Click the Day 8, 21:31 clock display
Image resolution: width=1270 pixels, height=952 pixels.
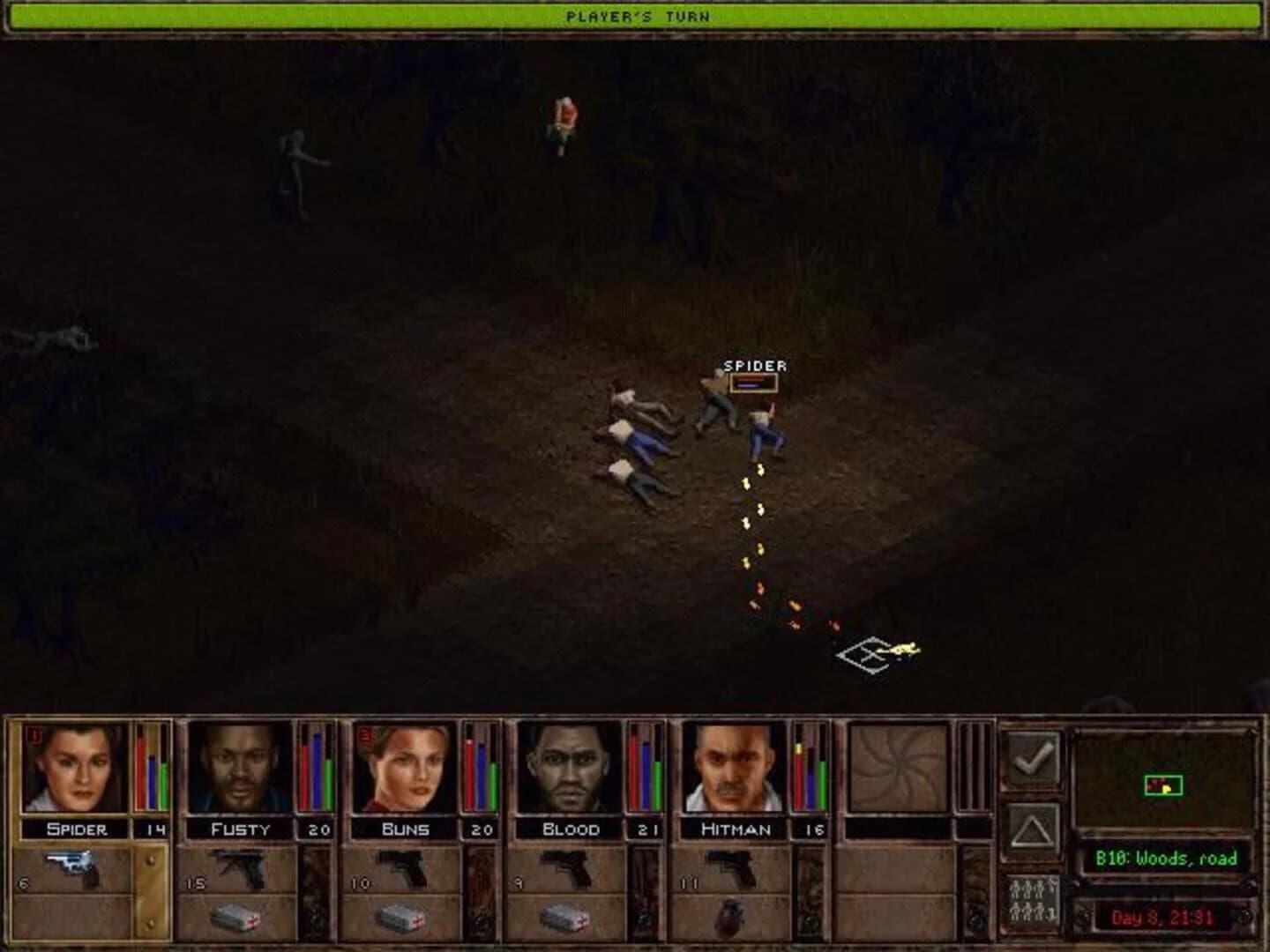pyautogui.click(x=1166, y=919)
